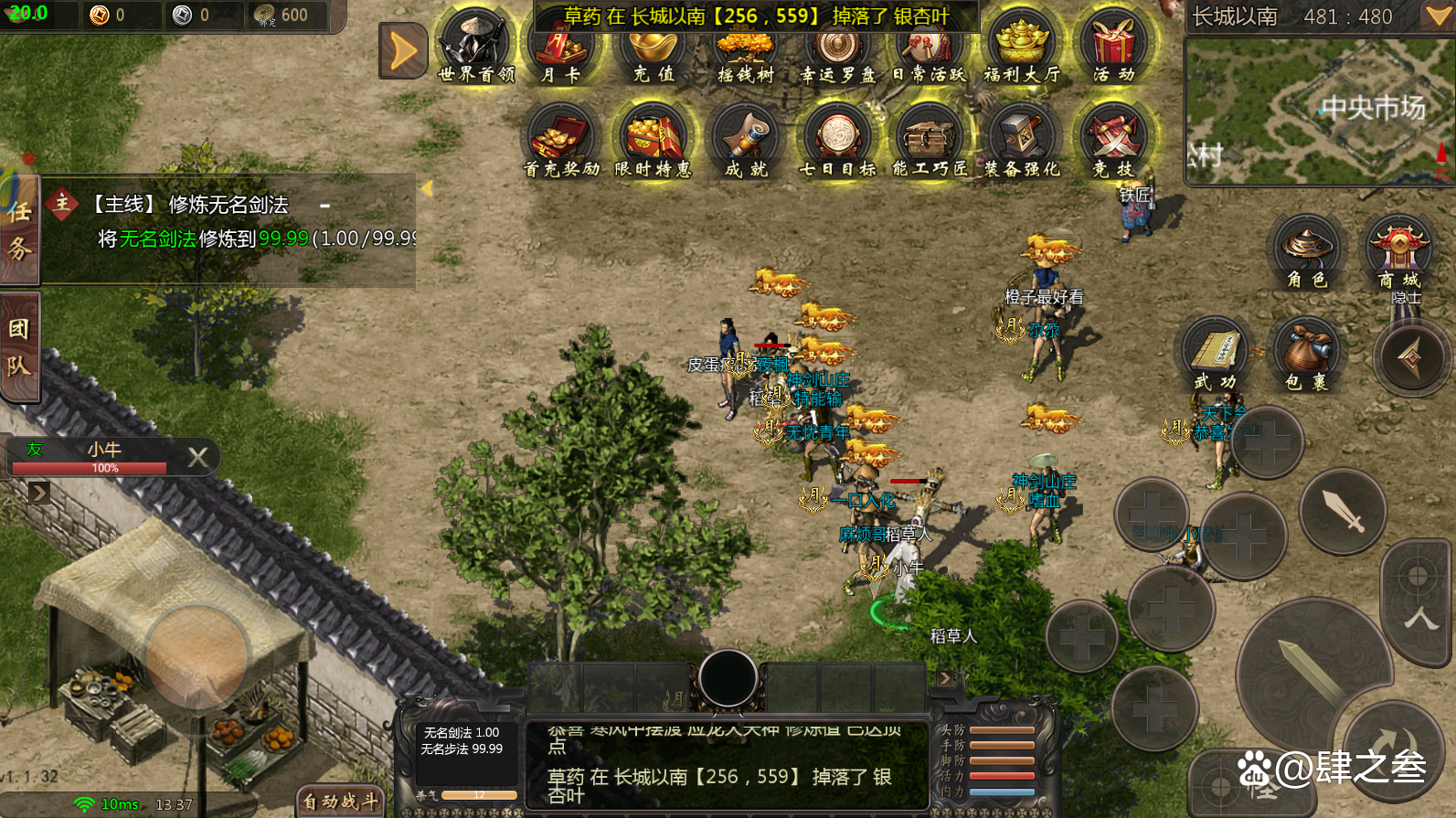1456x818 pixels.
Task: Open the 成就 achievements scroll
Action: [745, 139]
